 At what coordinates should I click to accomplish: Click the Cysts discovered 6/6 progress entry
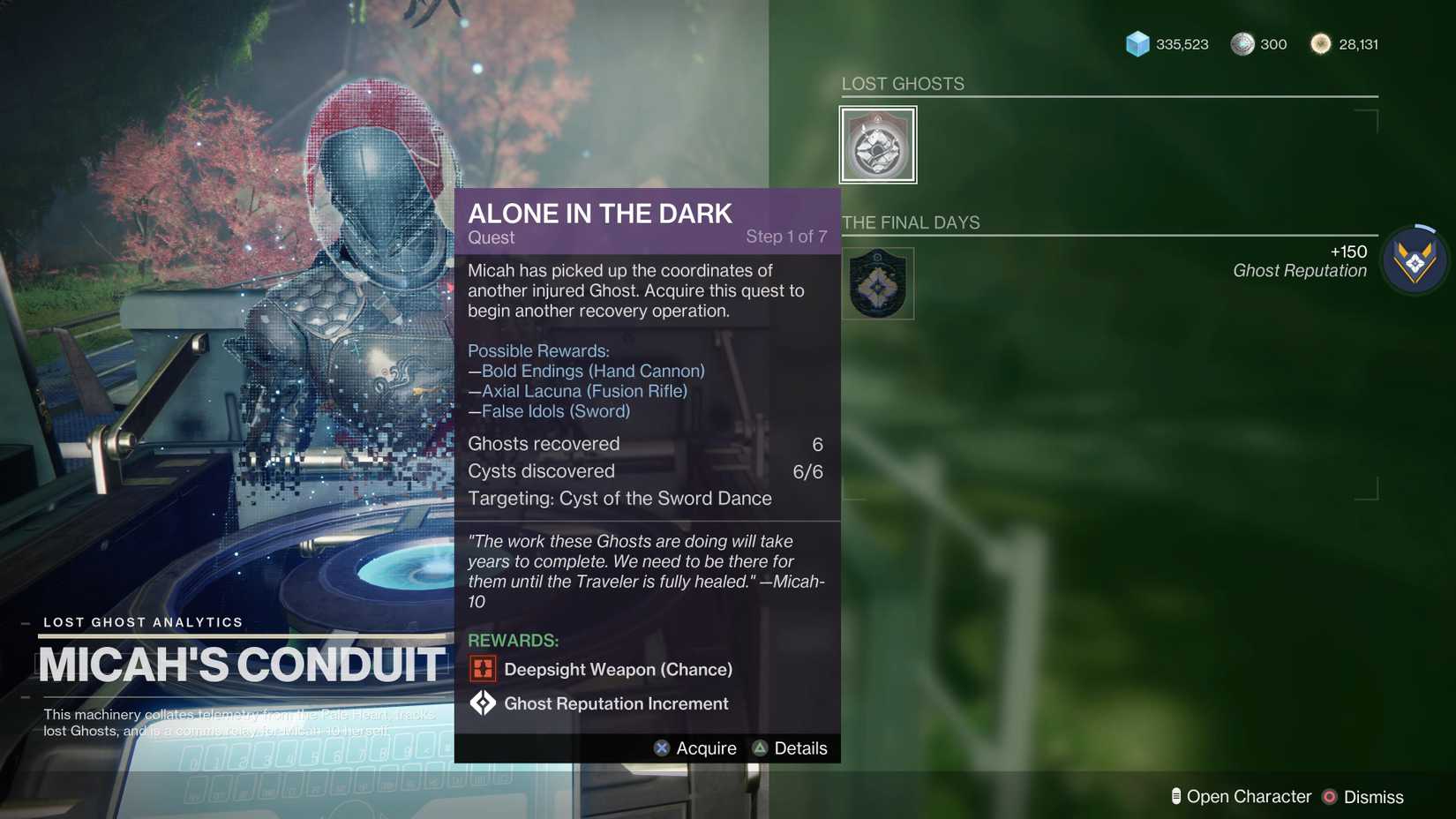pyautogui.click(x=540, y=471)
